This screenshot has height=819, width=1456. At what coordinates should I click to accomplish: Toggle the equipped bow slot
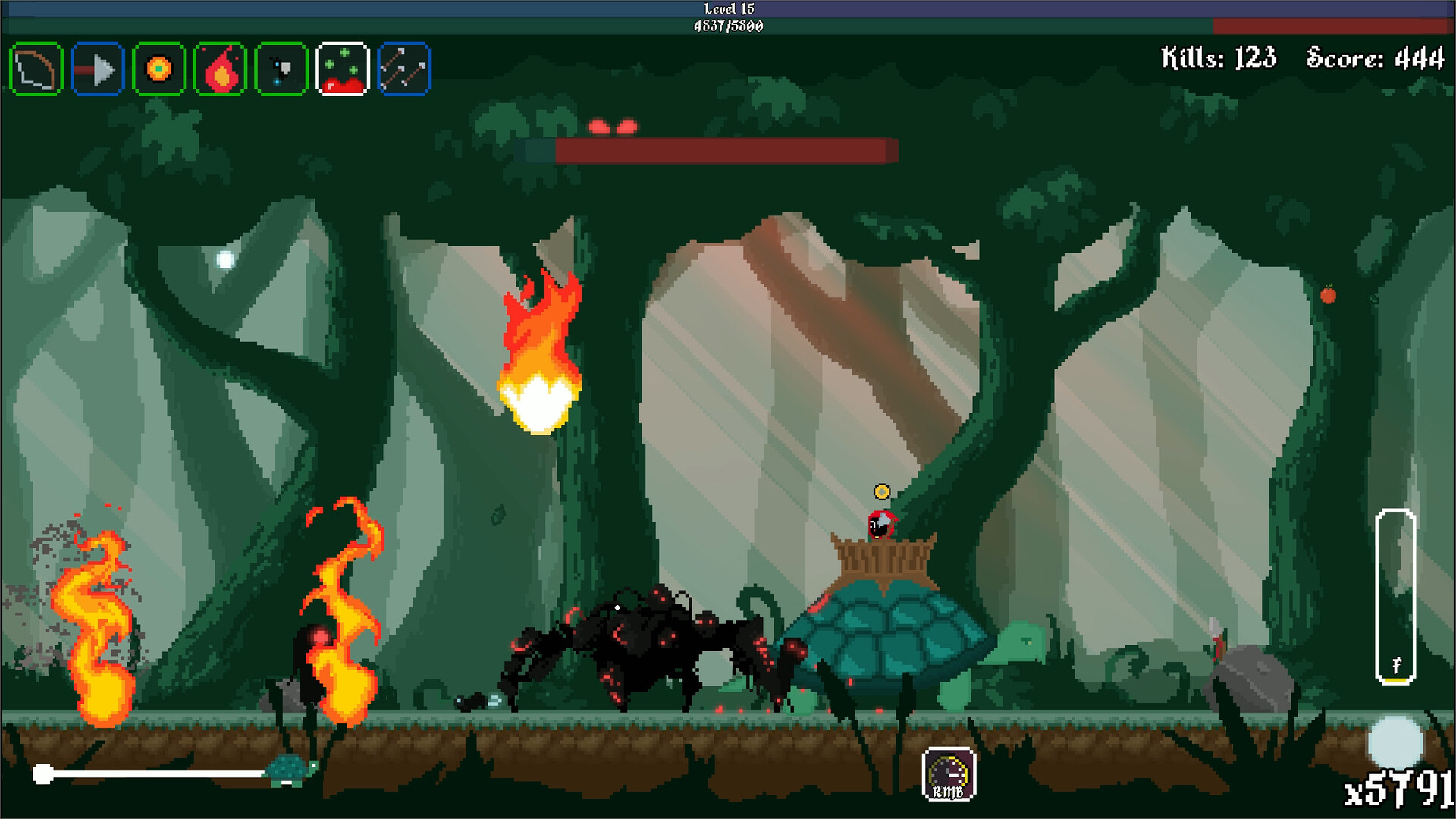(36, 70)
